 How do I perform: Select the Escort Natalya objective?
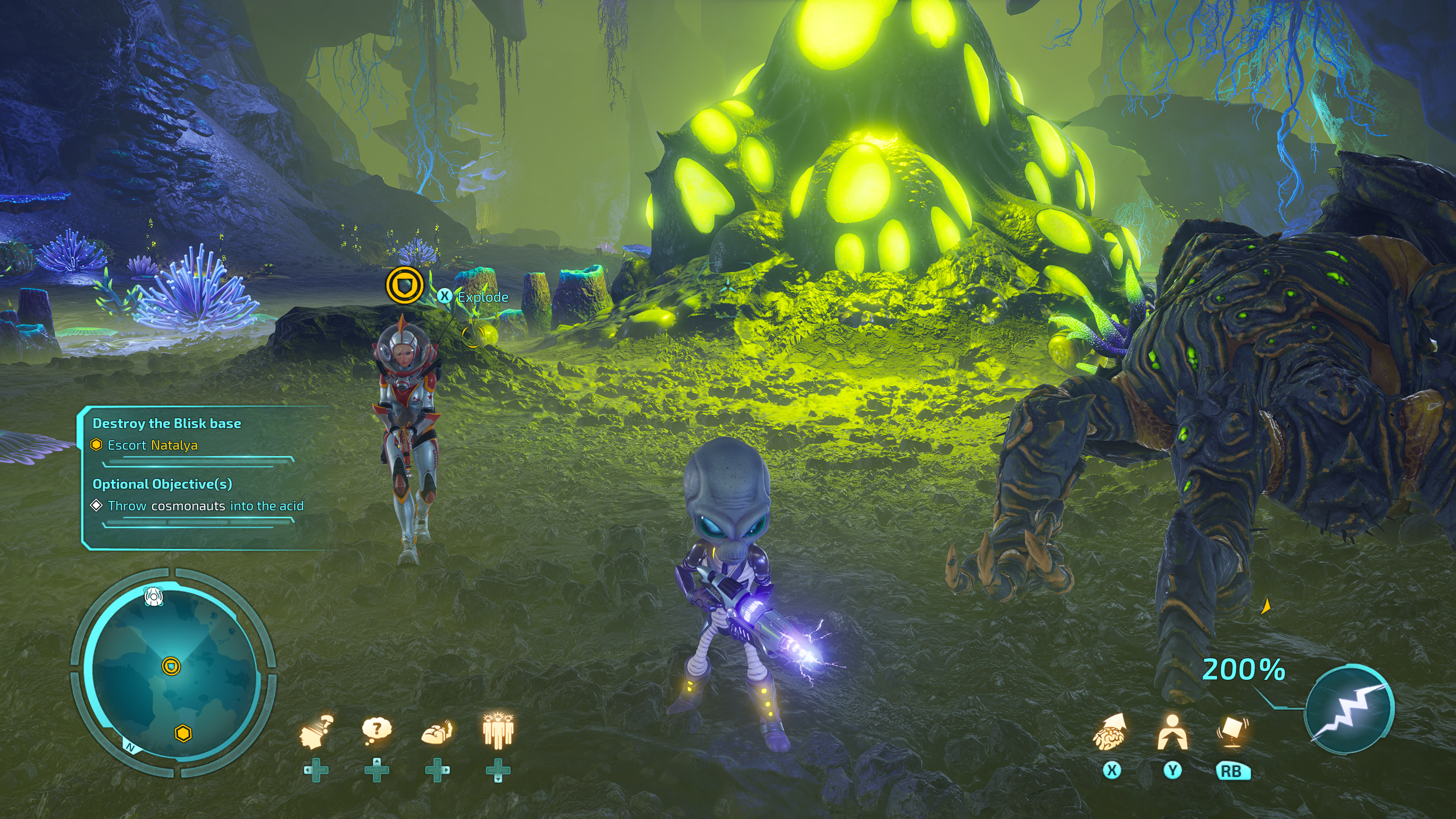(152, 446)
